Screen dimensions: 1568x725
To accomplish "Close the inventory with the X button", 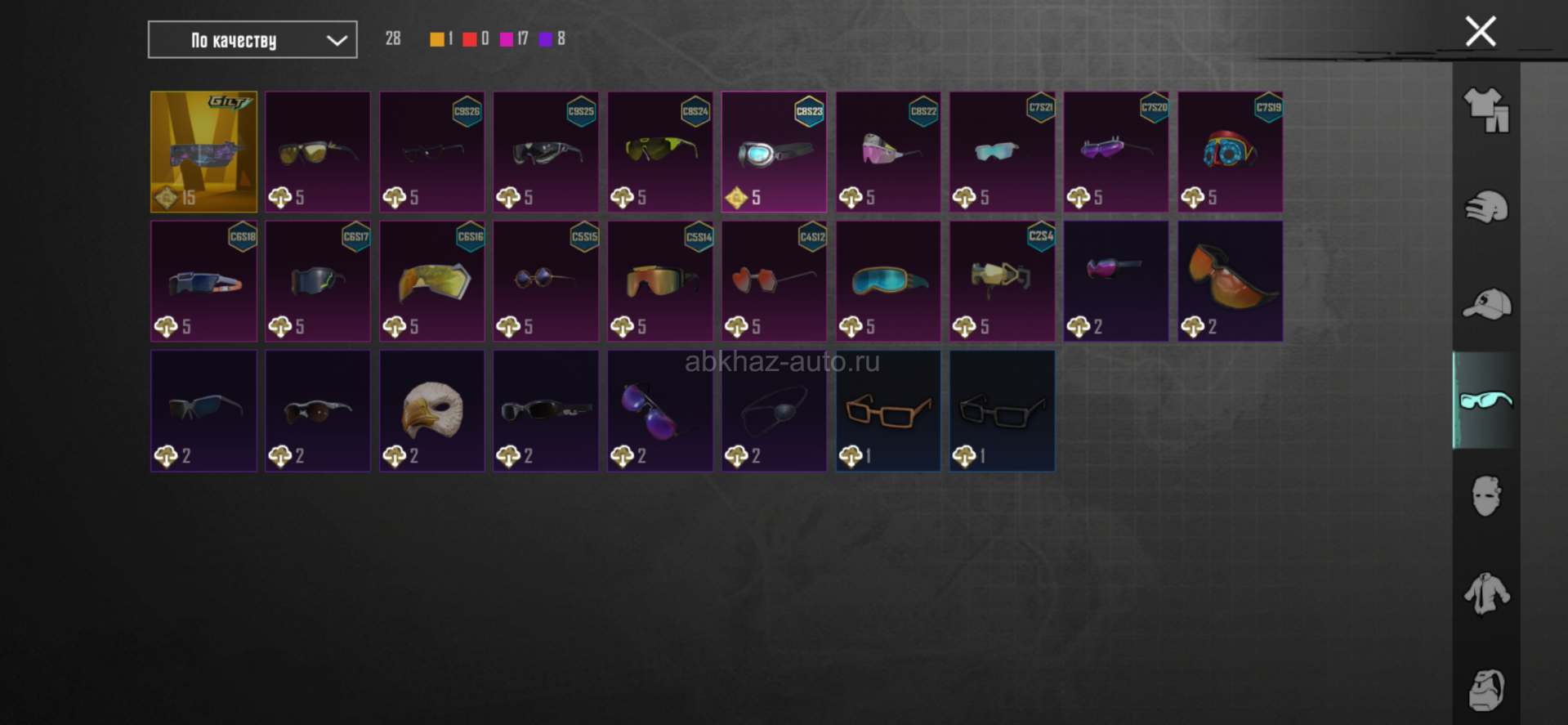I will click(1480, 32).
